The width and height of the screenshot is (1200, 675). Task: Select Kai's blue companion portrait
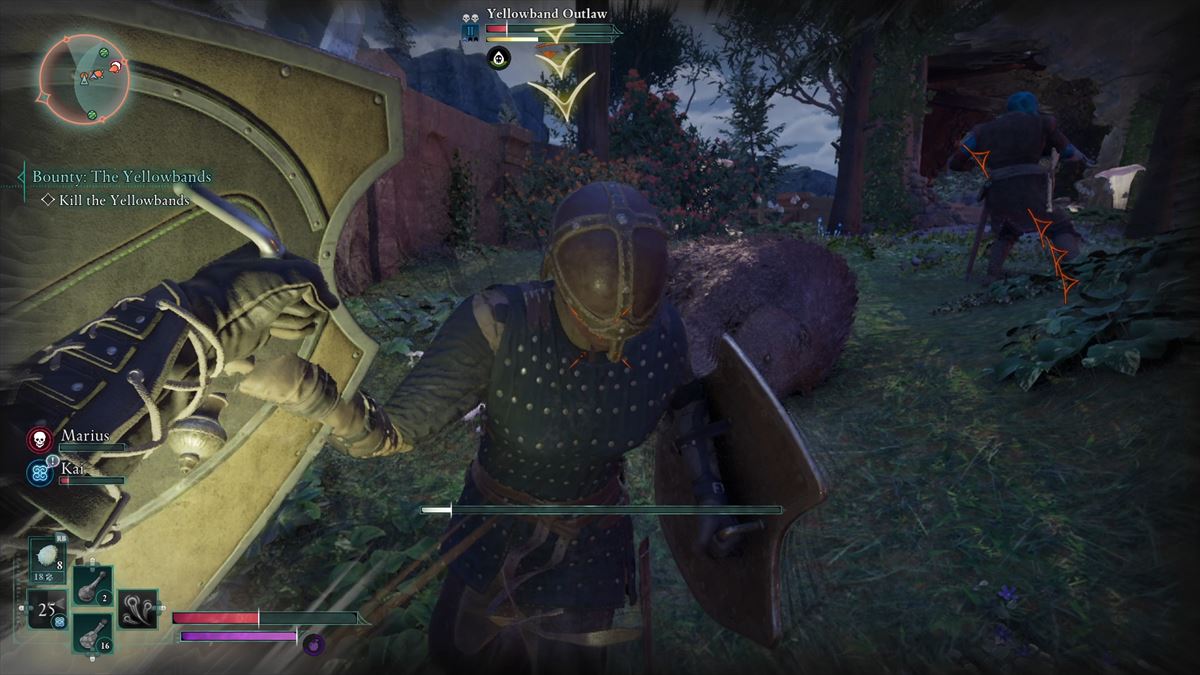coord(40,472)
